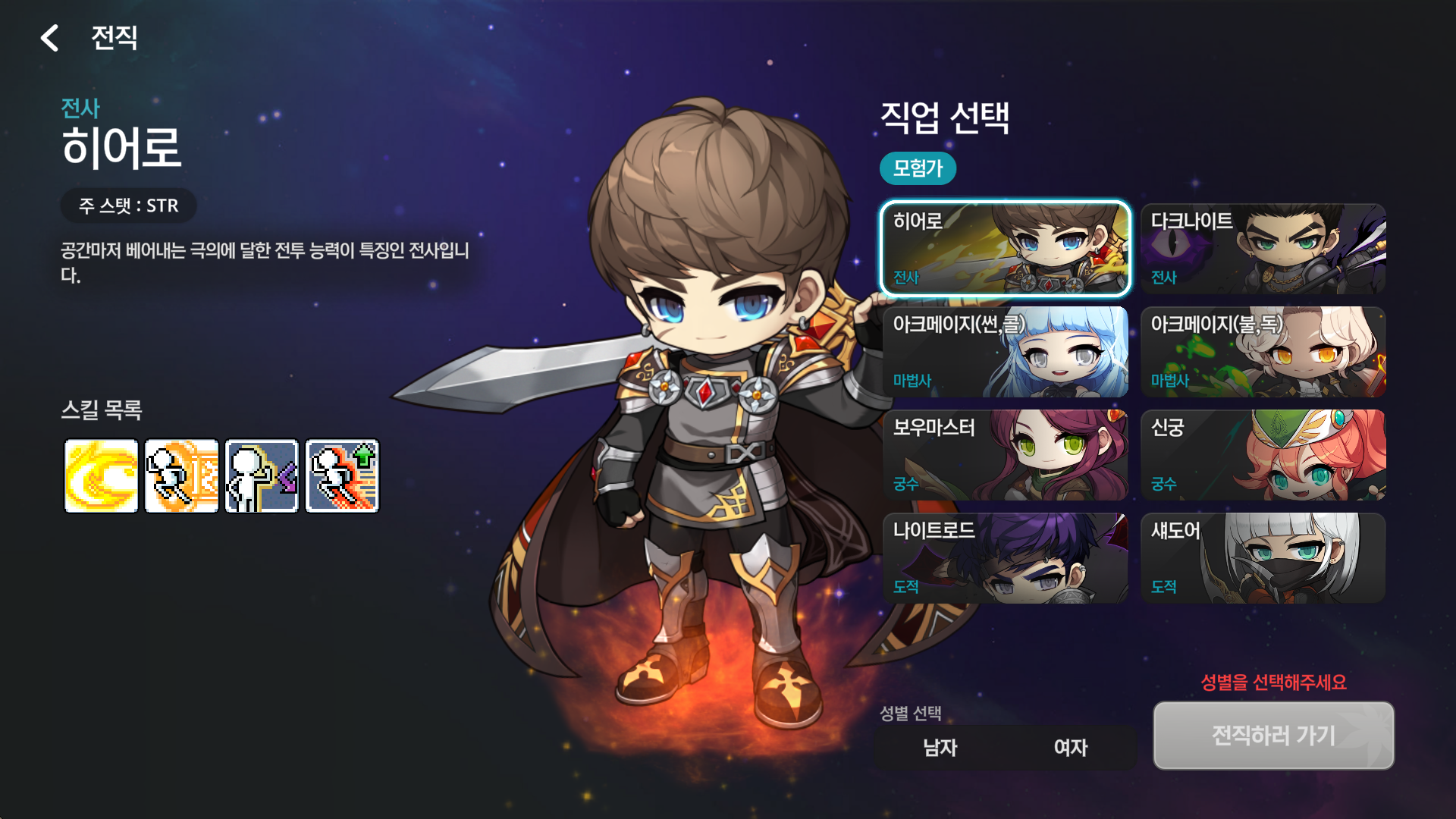Select 남자 gender option

pos(940,748)
